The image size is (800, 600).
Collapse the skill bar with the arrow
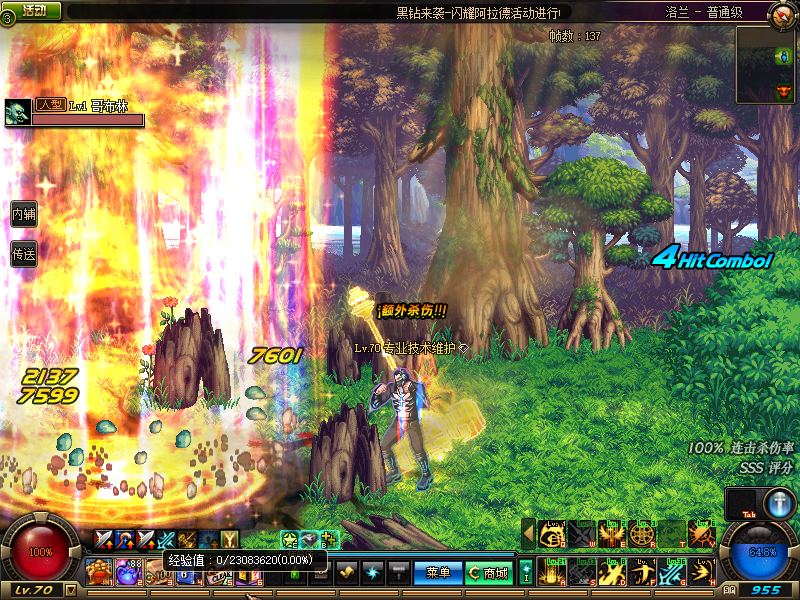pos(528,534)
